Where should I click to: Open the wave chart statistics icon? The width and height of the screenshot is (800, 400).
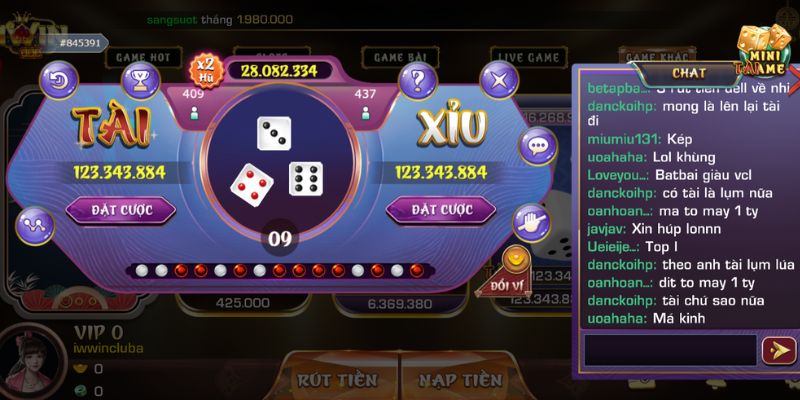point(35,223)
